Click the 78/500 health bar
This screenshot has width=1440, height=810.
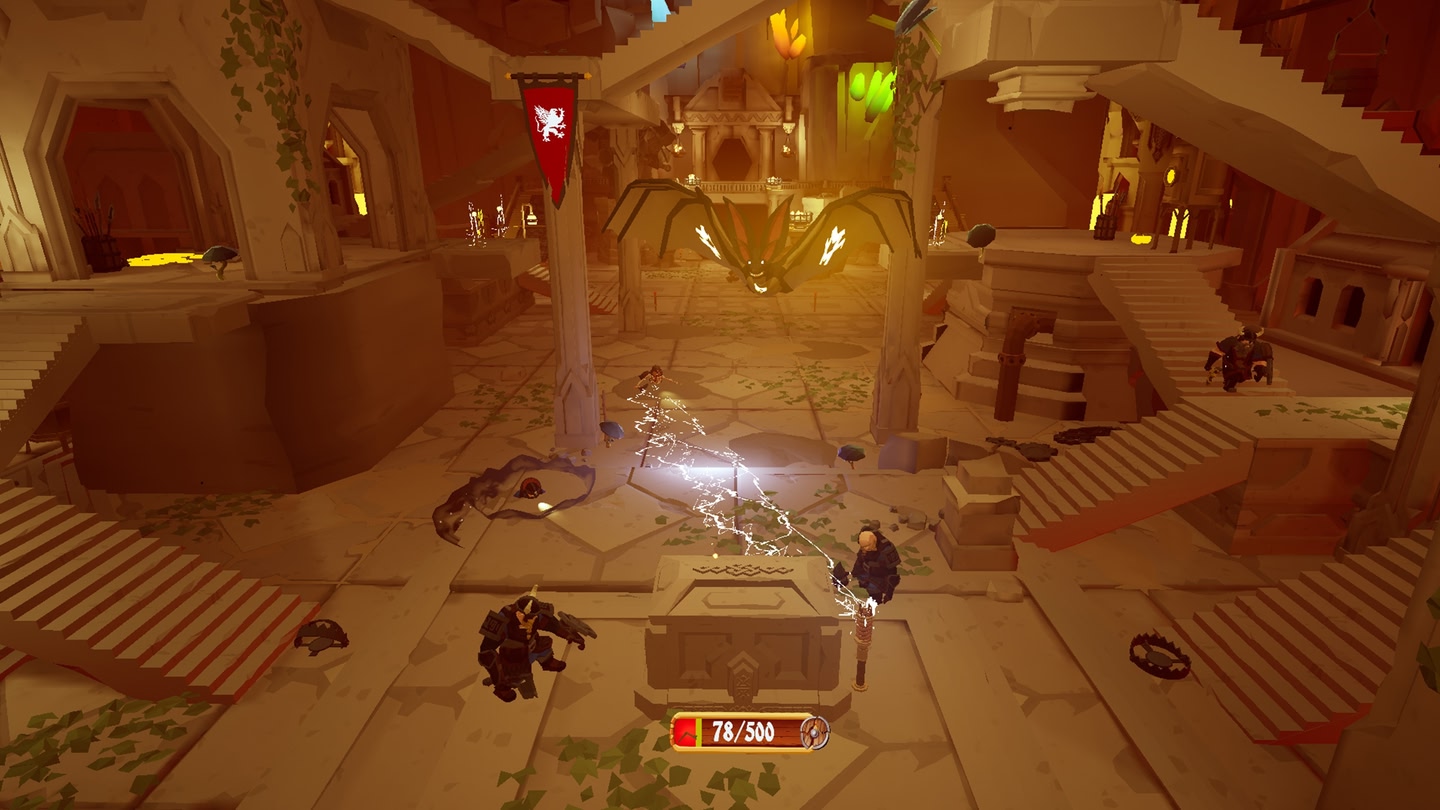pyautogui.click(x=737, y=732)
